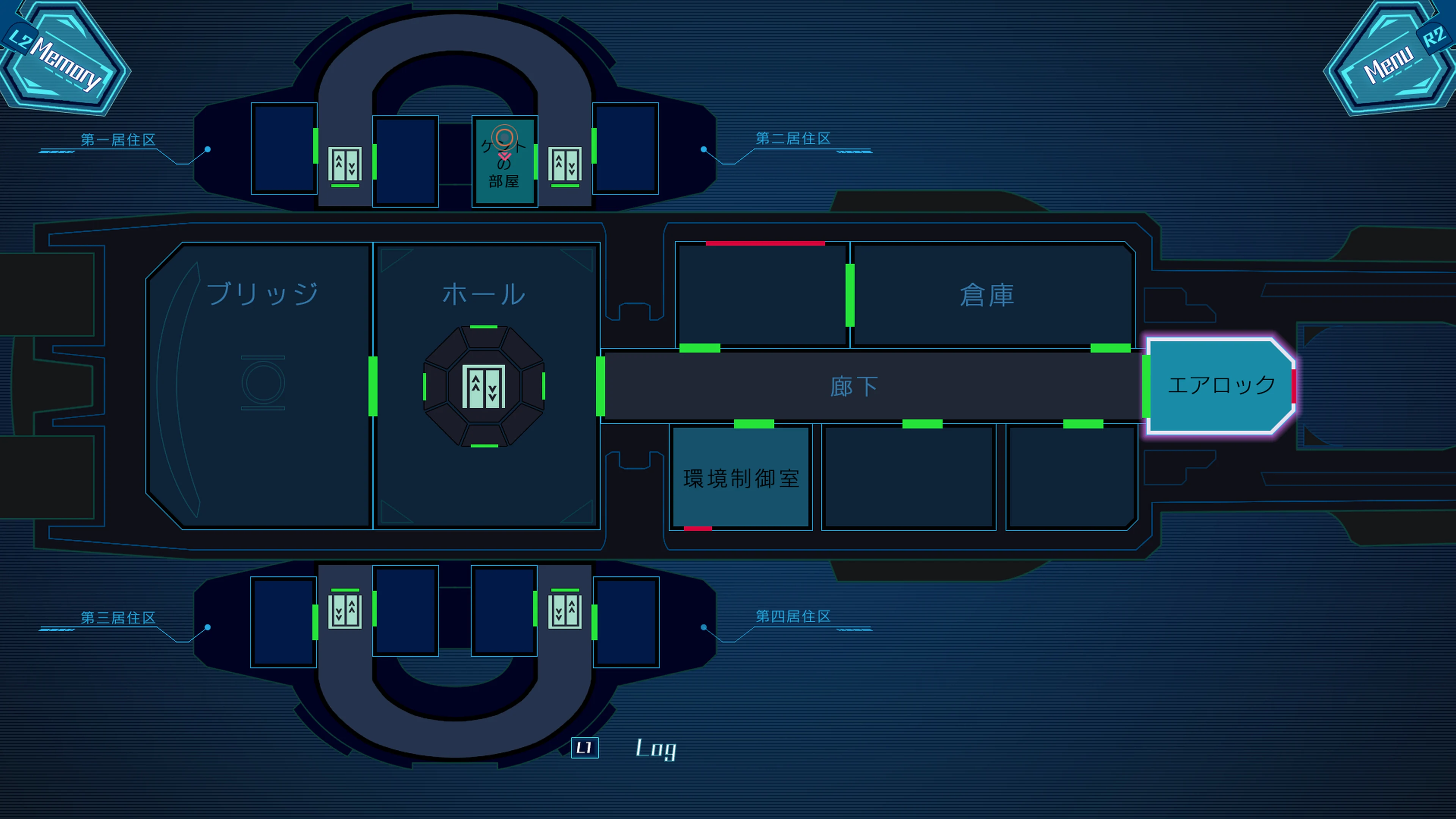Click the elevator icon beside ケントの部屋

pos(565,164)
